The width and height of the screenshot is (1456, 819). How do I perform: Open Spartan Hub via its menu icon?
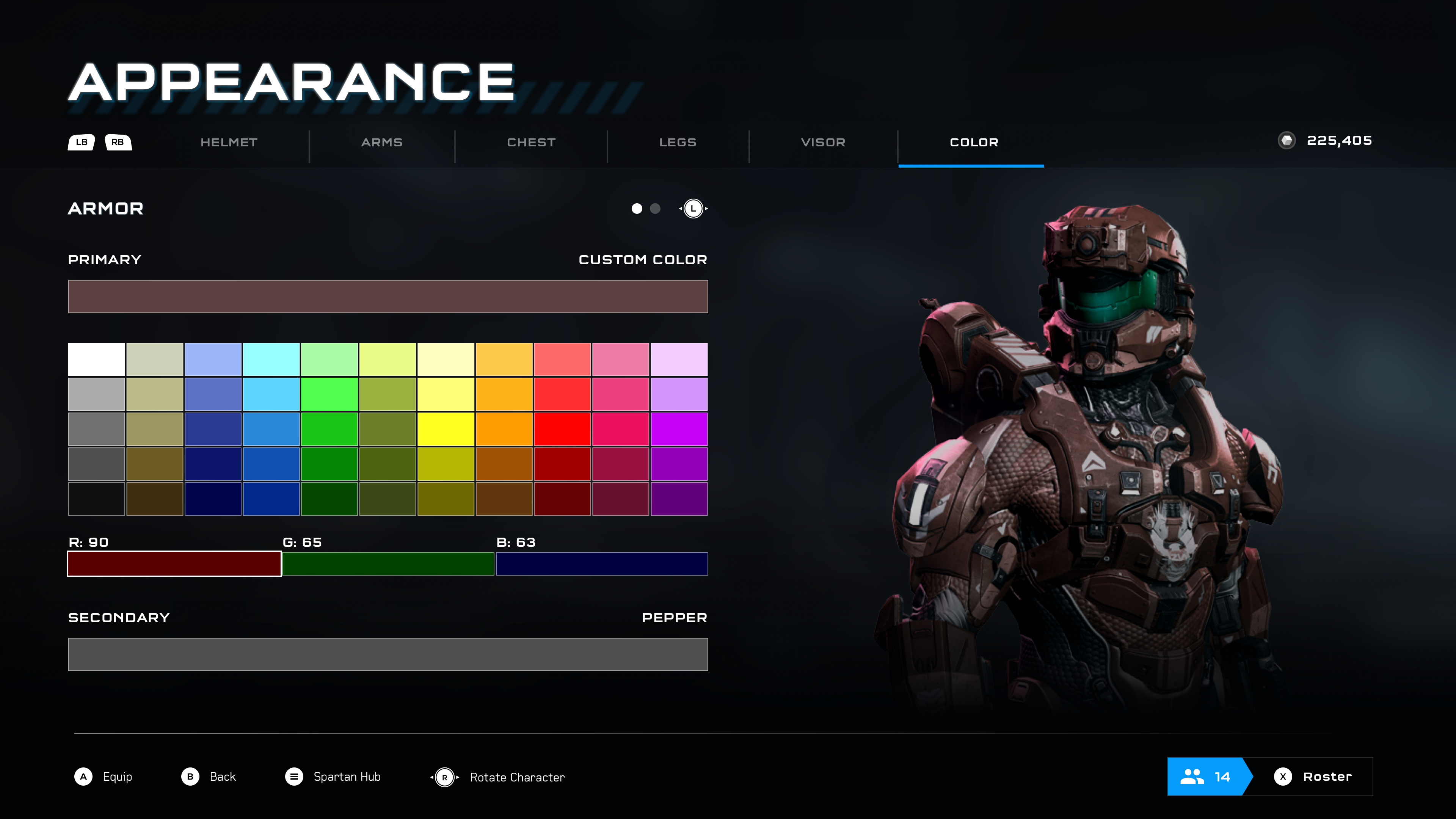tap(295, 777)
